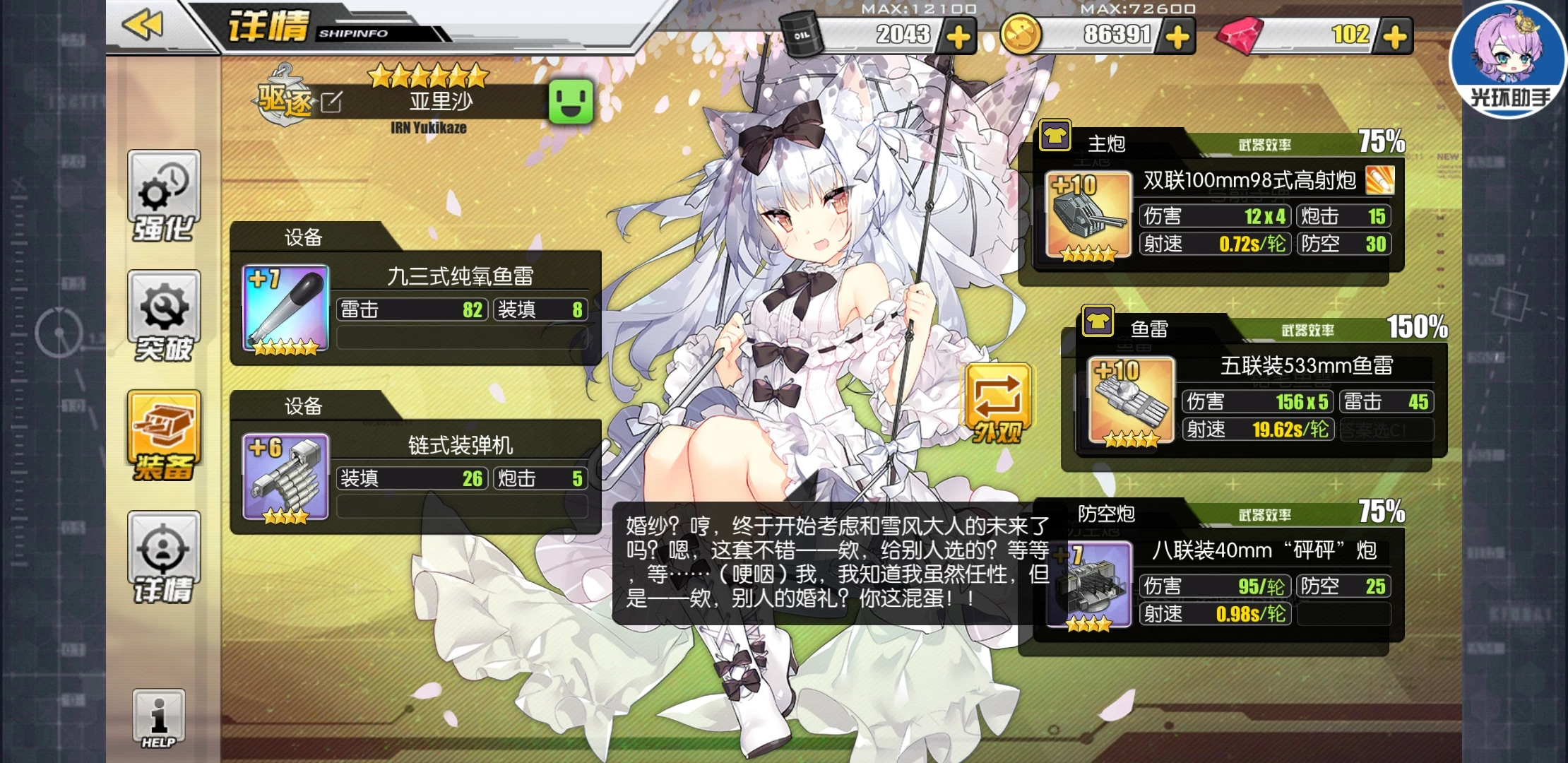Image resolution: width=1568 pixels, height=763 pixels.
Task: Open the 光环助手 assistant overlay
Action: tap(1507, 60)
